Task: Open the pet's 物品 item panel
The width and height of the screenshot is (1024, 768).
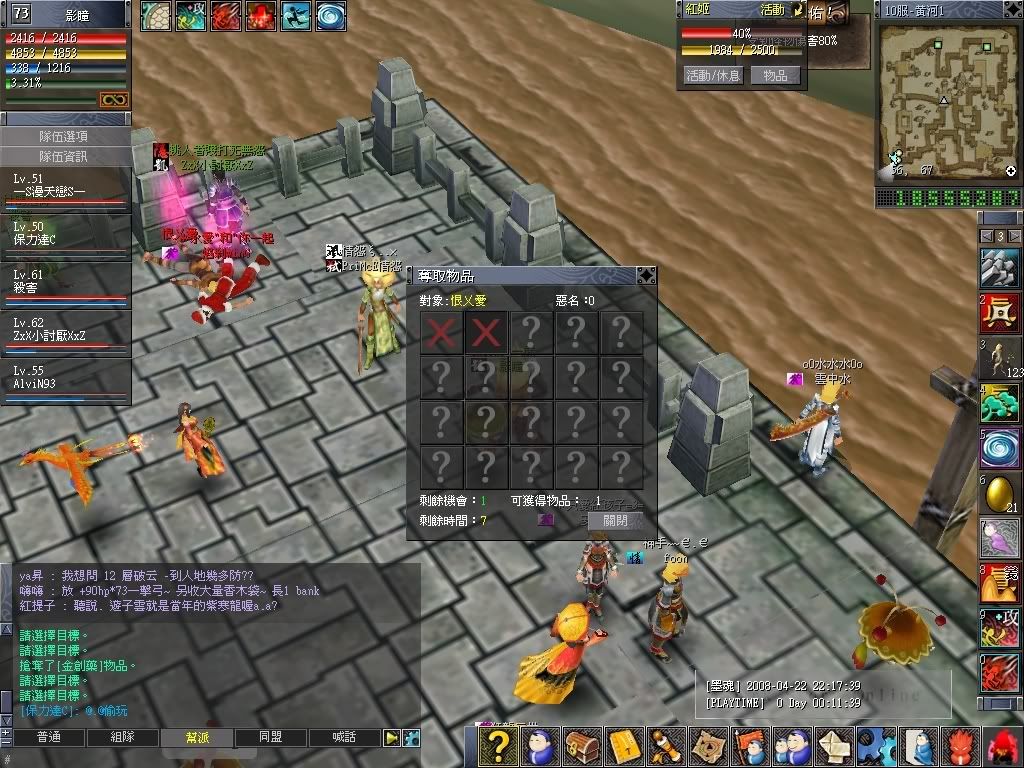Action: (x=775, y=75)
